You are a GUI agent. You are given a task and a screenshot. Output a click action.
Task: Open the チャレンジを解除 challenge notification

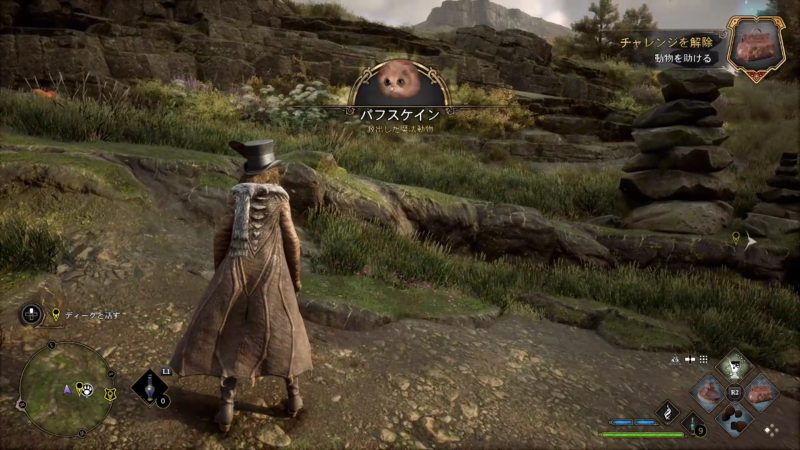[667, 45]
